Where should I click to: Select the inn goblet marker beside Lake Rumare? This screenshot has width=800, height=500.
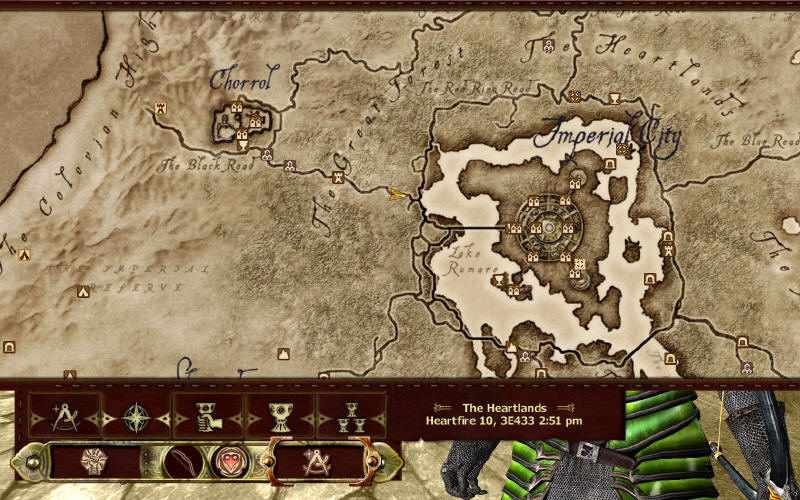click(499, 281)
